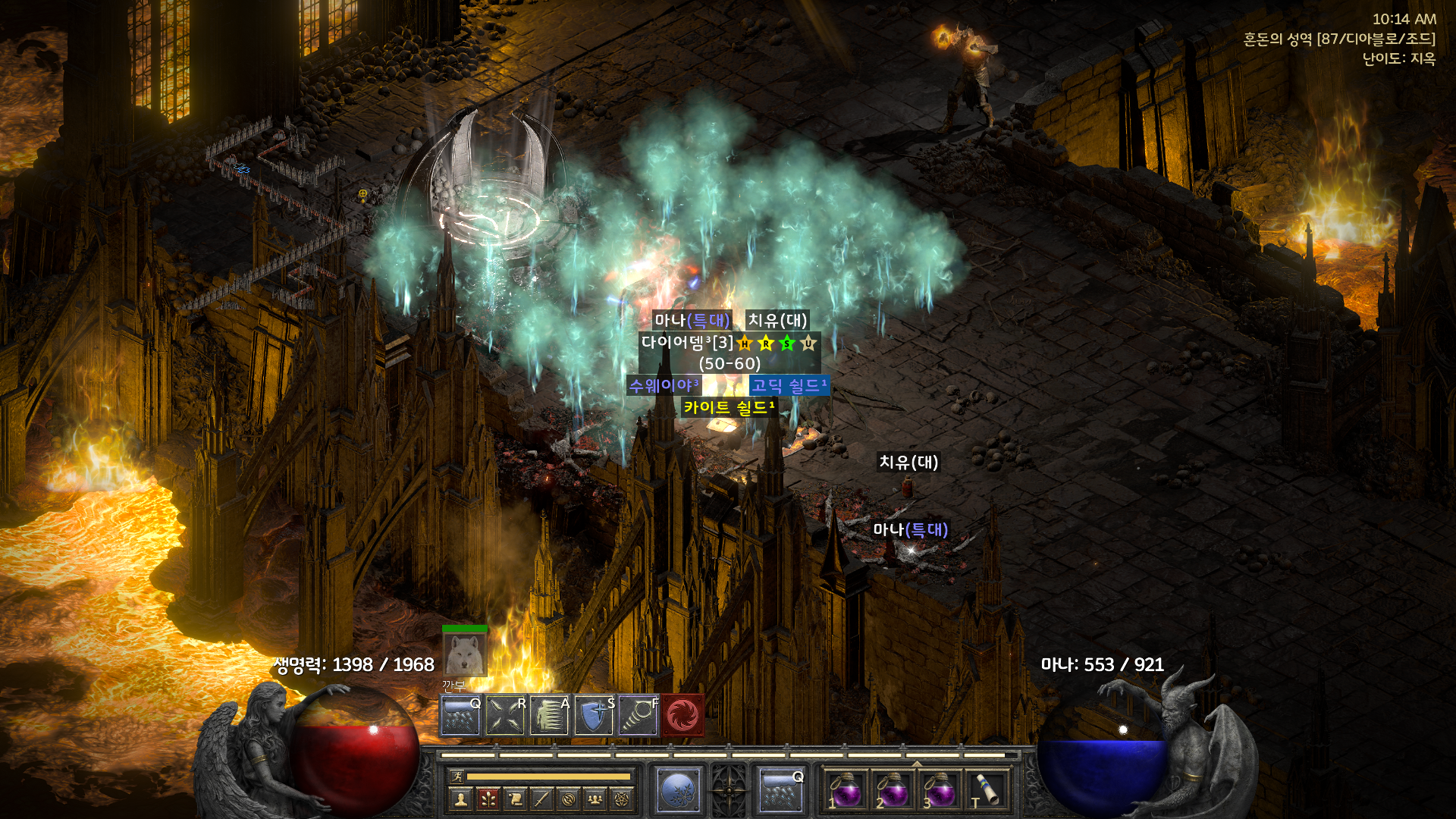Open the inventory via the sword icon
1456x819 pixels.
click(x=541, y=799)
